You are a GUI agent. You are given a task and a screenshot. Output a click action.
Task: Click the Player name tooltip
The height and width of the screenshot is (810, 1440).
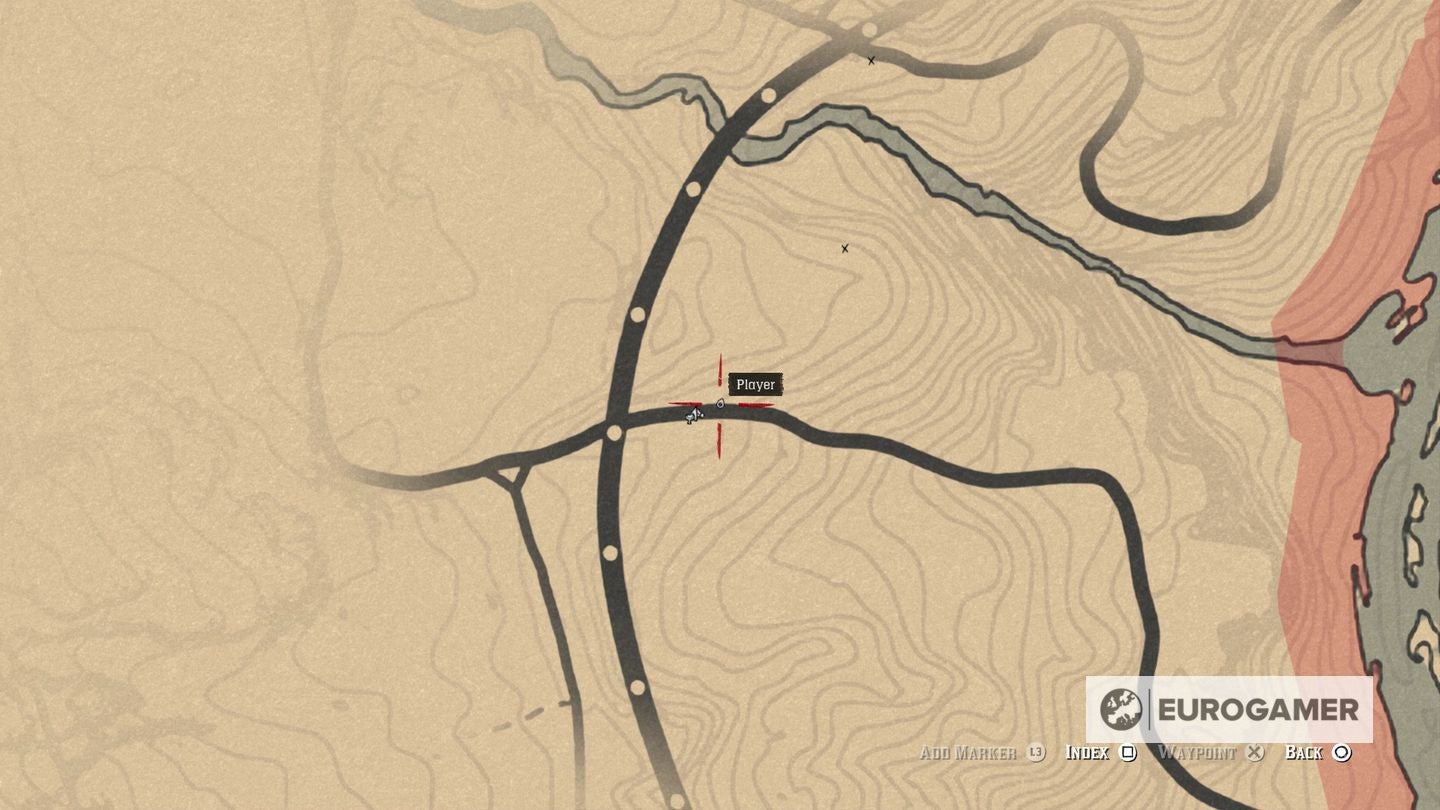tap(756, 385)
